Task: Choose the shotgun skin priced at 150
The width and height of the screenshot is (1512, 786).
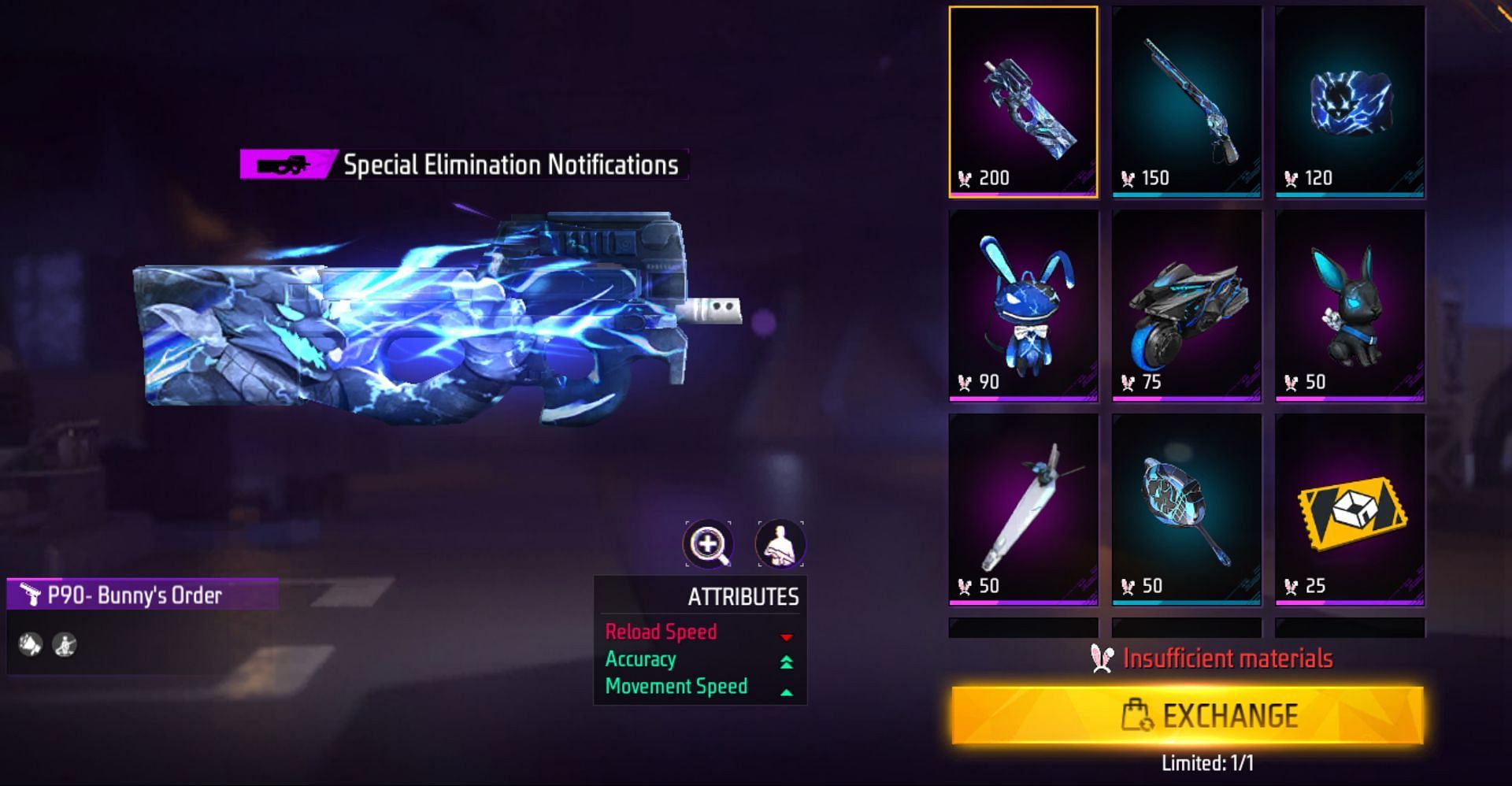Action: click(x=1187, y=102)
